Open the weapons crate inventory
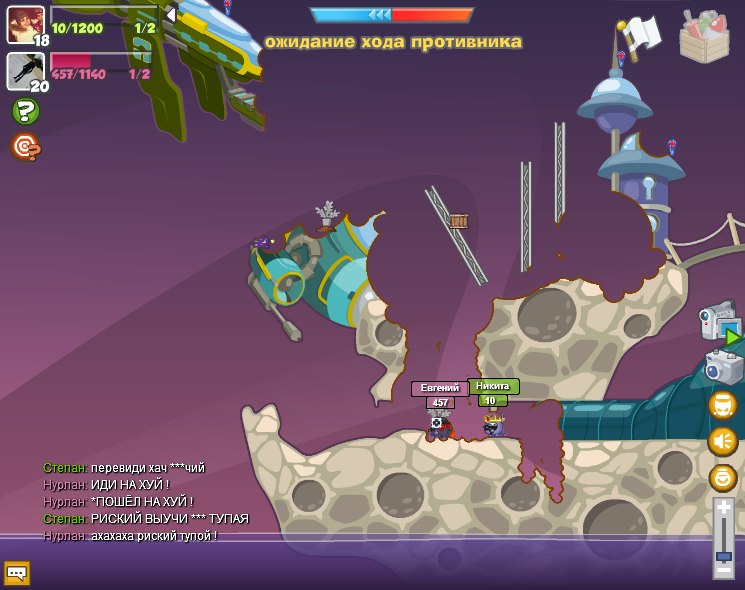This screenshot has height=590, width=745. pos(704,37)
